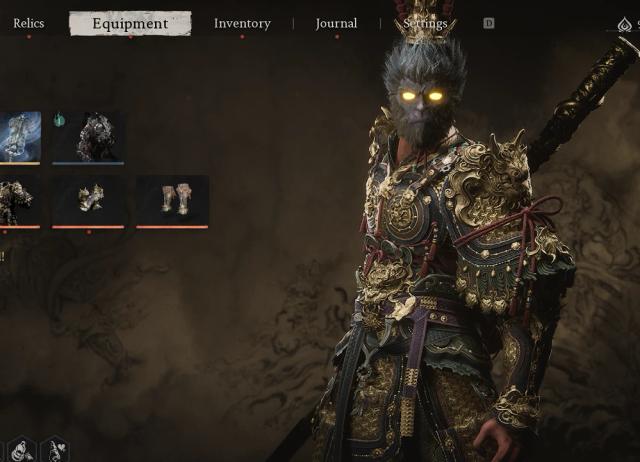Open the Journal tab
The height and width of the screenshot is (462, 640).
pyautogui.click(x=336, y=23)
